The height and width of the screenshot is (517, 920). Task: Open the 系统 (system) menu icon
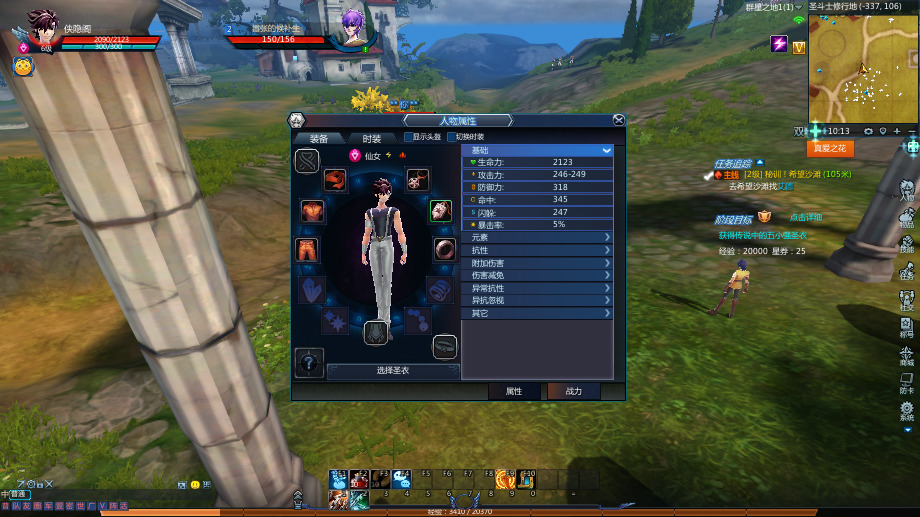pyautogui.click(x=907, y=412)
